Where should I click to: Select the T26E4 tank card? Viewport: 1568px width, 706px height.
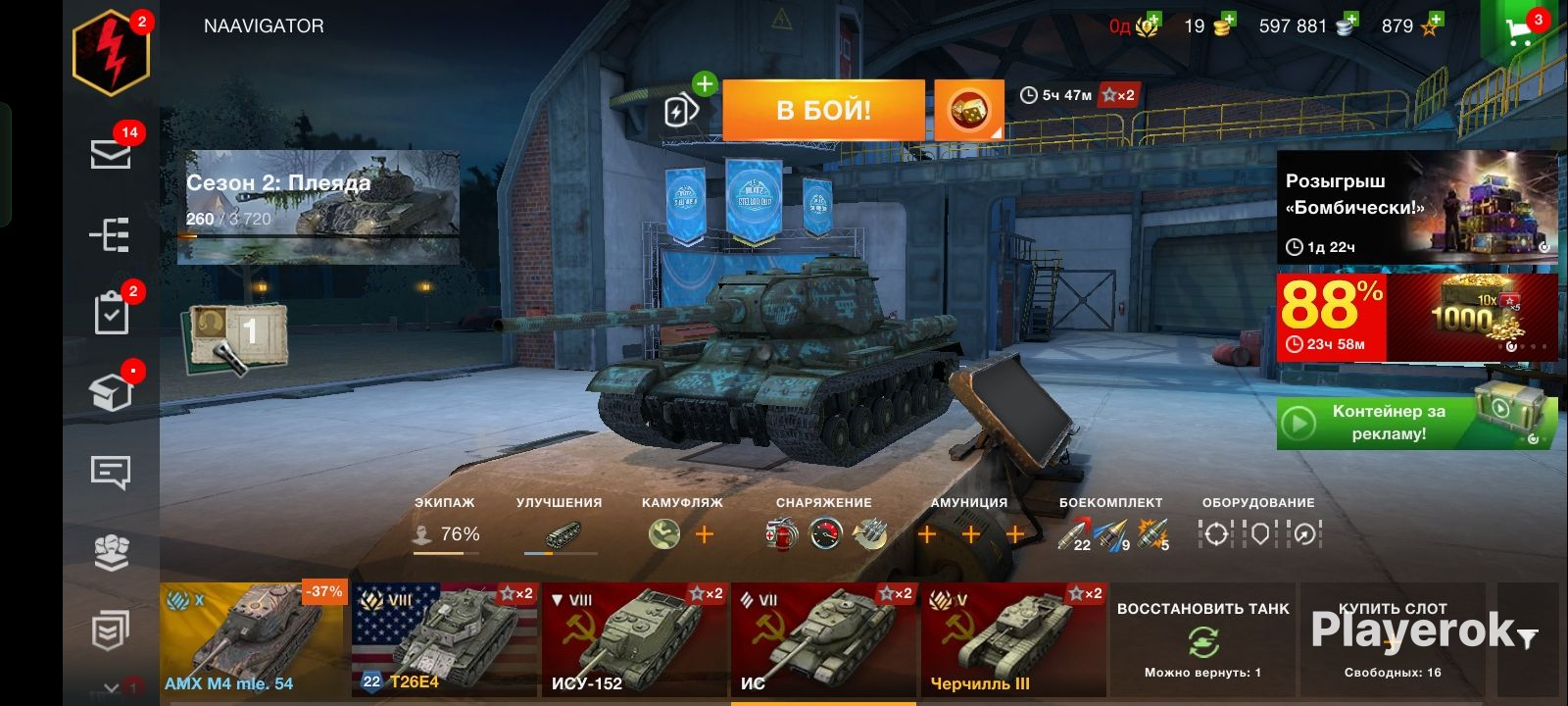tap(444, 639)
